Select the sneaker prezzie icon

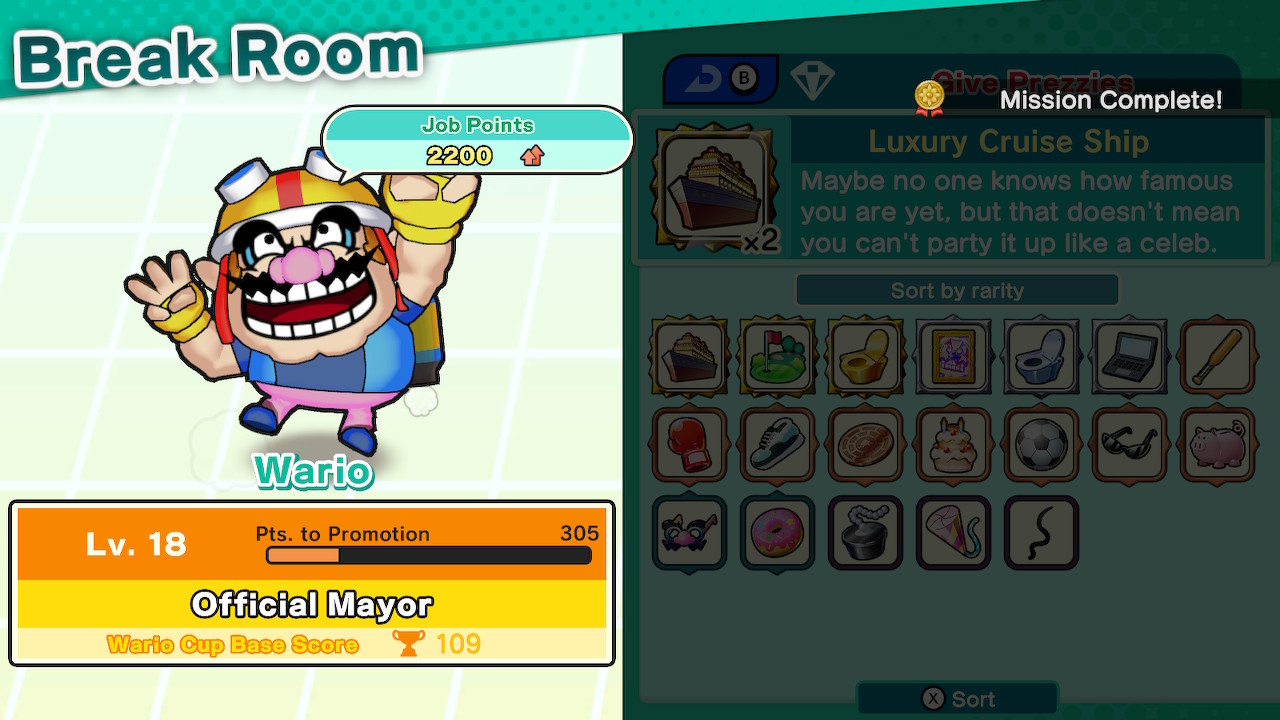point(777,446)
